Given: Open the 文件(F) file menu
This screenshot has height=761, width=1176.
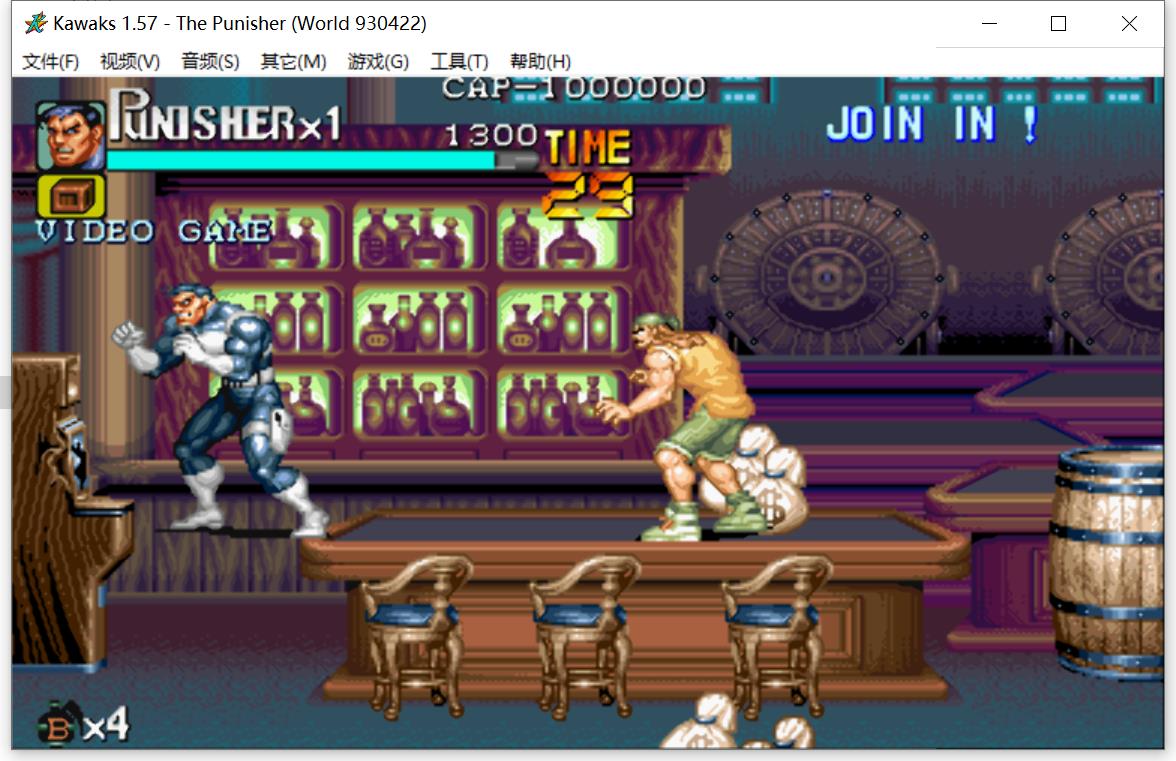Looking at the screenshot, I should click(x=50, y=62).
